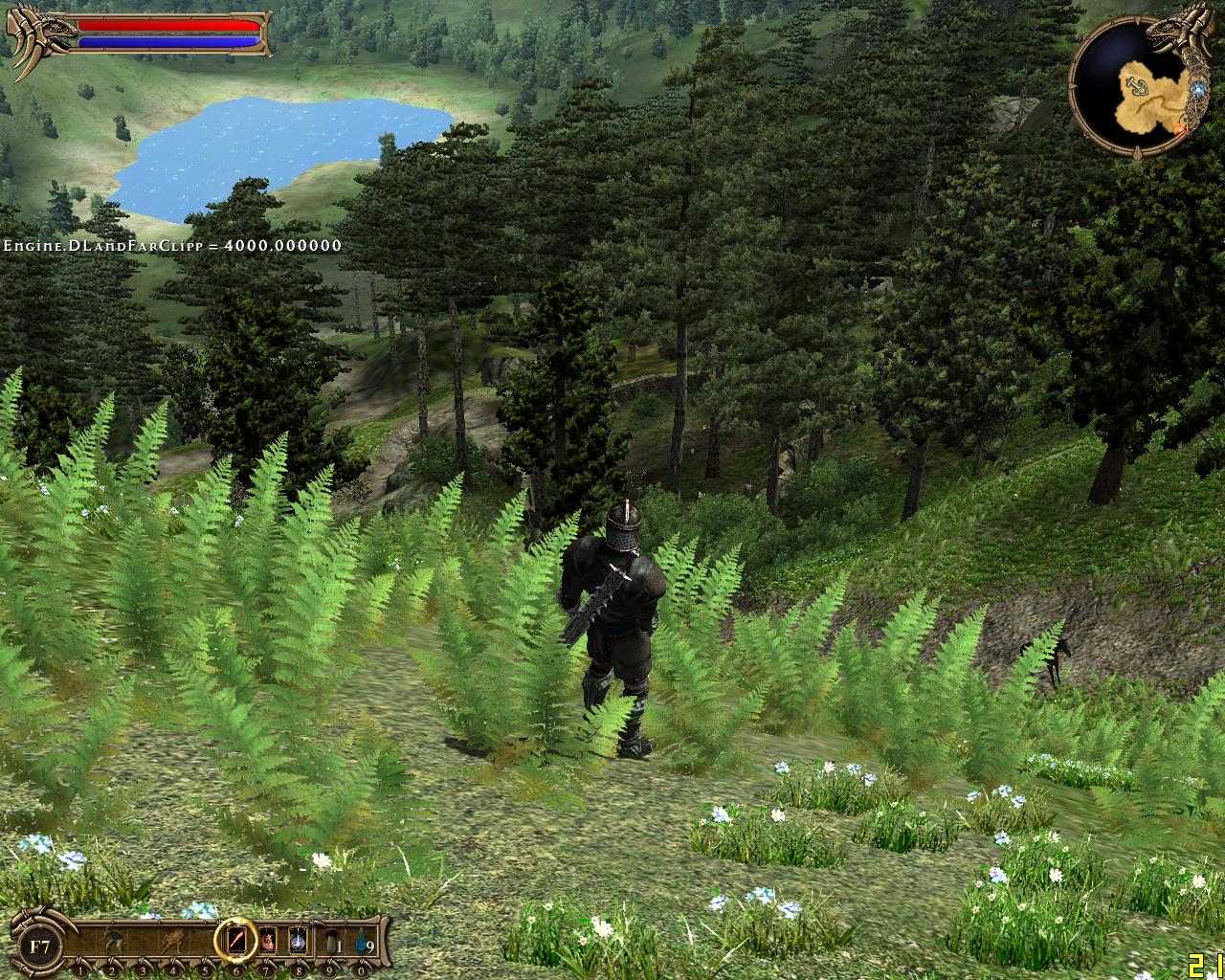
Task: Drink the blue mana potion
Action: 360,943
